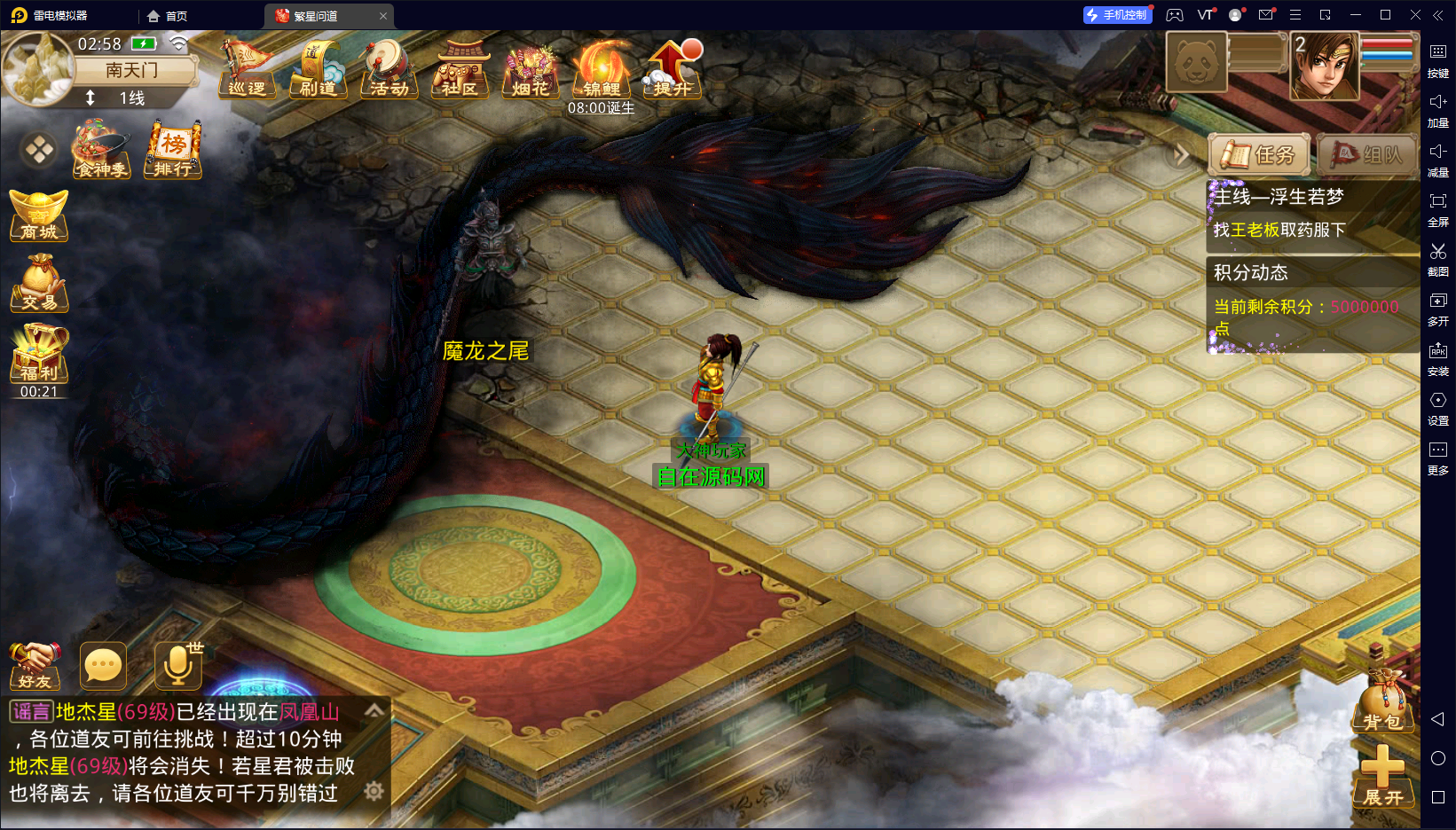Open the 刷道 icon

[x=318, y=68]
